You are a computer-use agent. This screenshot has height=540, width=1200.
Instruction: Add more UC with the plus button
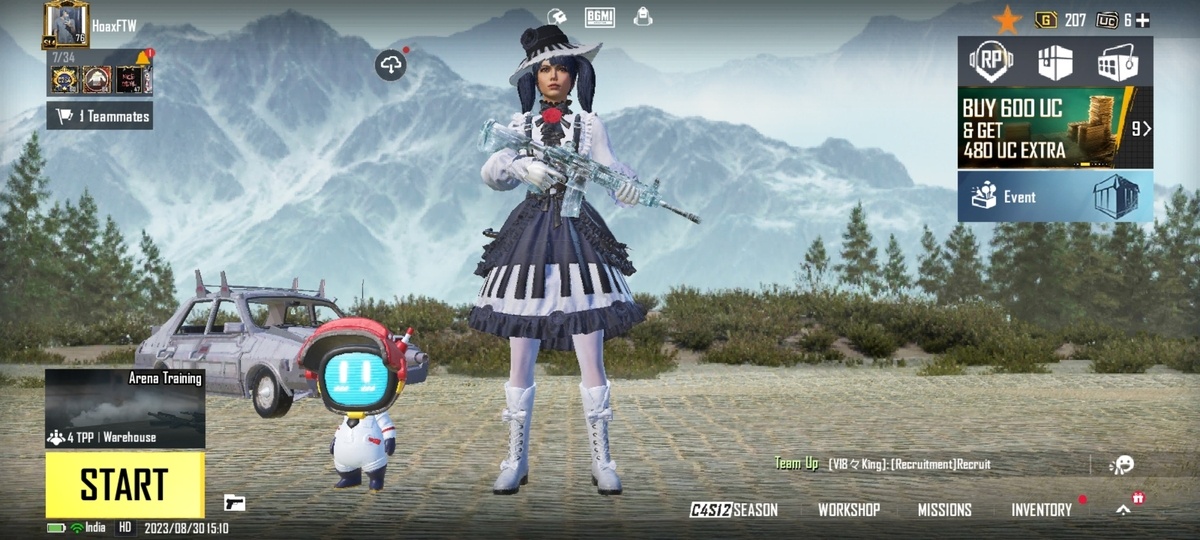pos(1142,20)
